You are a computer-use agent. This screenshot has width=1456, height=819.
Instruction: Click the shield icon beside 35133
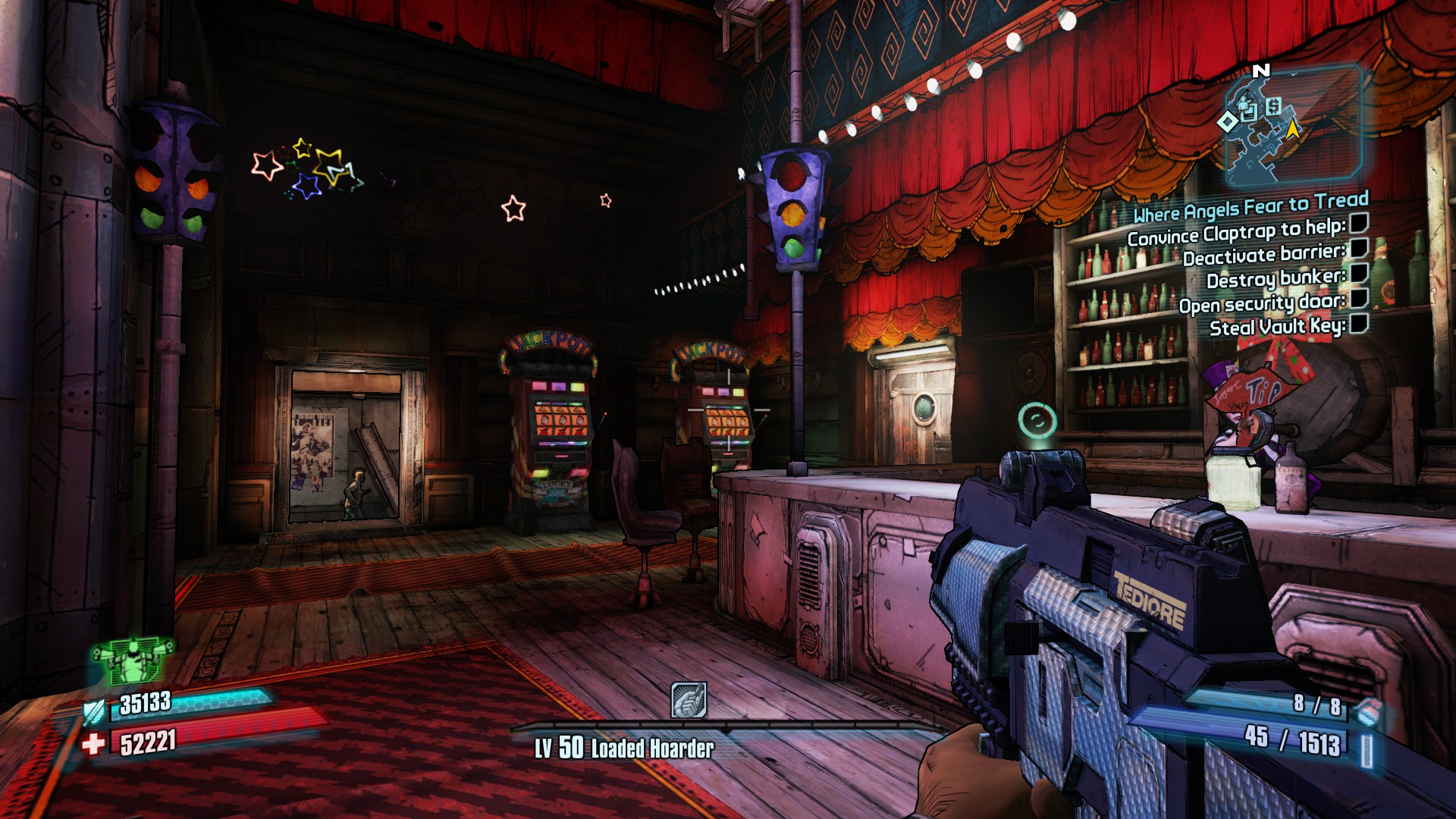(x=96, y=711)
